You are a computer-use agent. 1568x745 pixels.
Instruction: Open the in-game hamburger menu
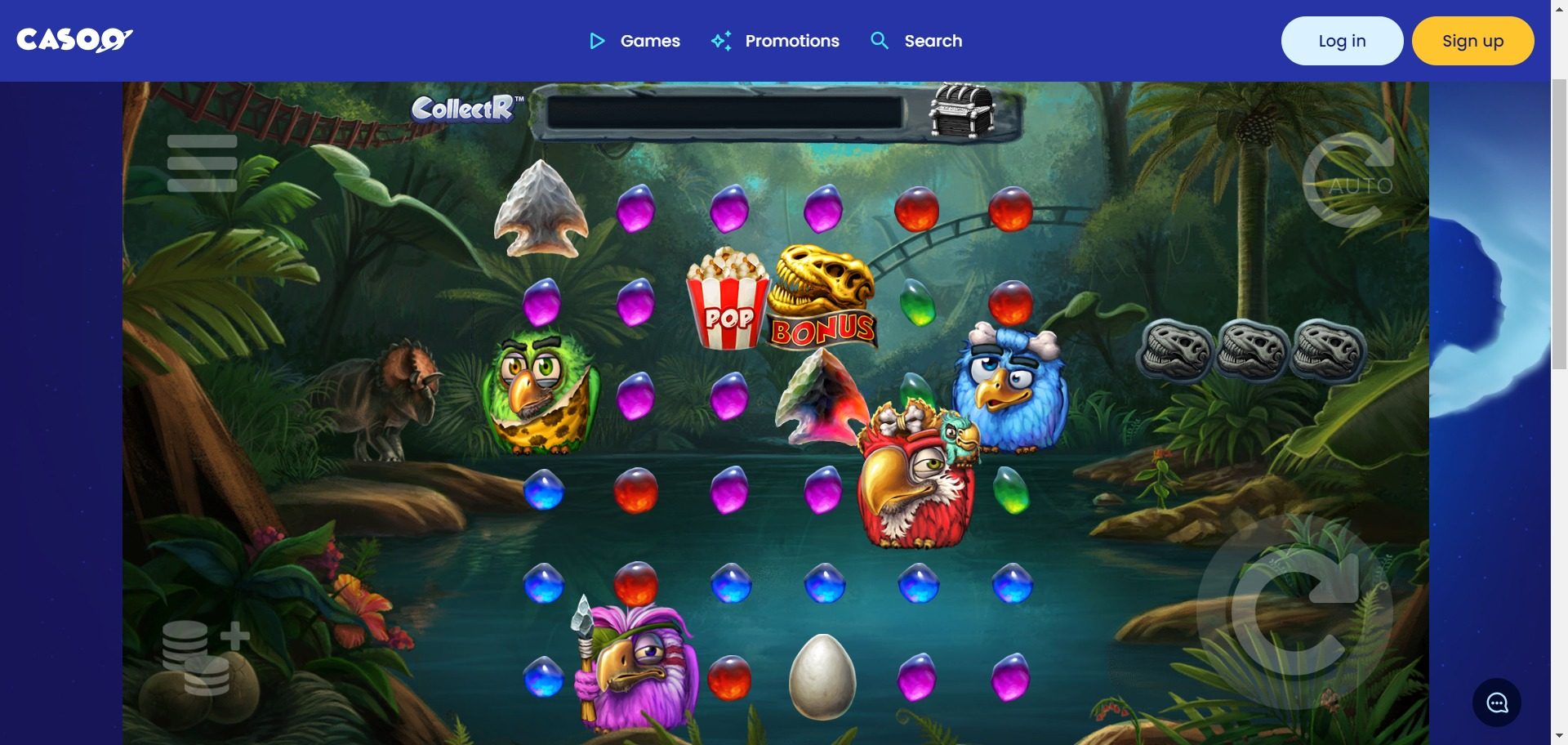[x=201, y=162]
